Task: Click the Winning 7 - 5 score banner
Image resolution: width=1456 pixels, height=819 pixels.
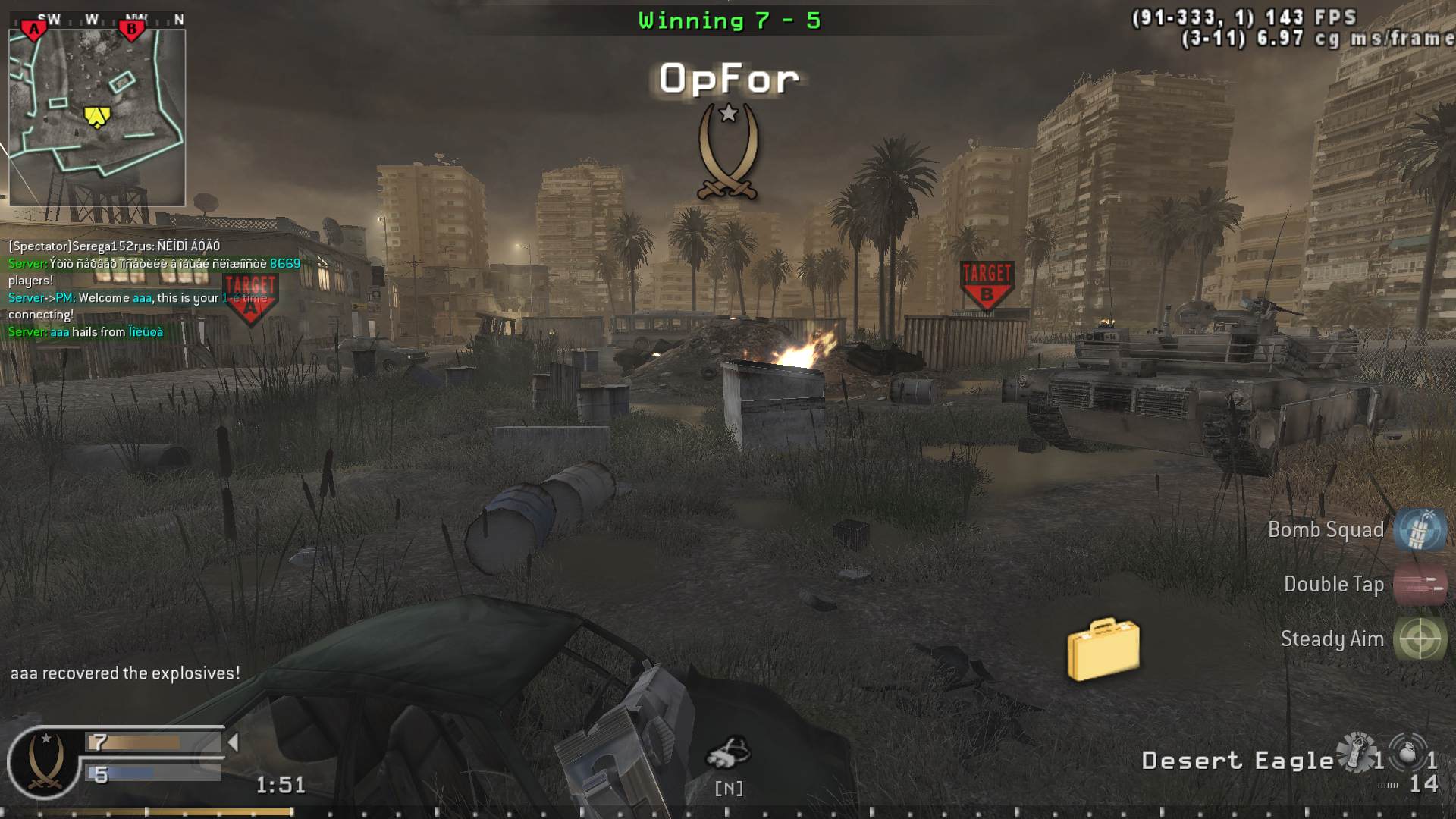Action: [x=729, y=20]
